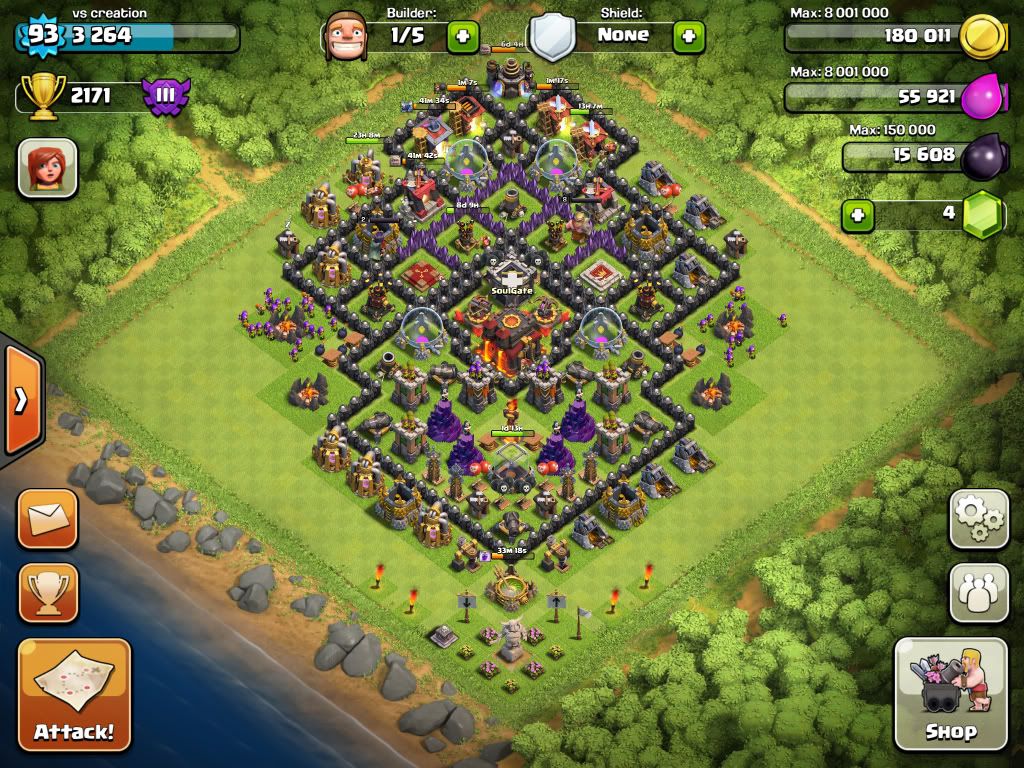Open the red-haired villager profile icon
1024x768 pixels.
point(47,167)
